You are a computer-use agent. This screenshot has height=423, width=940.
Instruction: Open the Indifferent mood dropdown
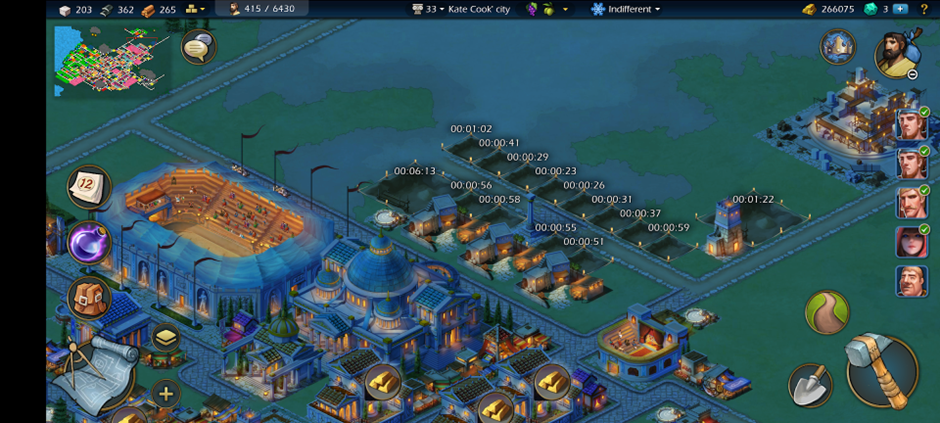(x=627, y=9)
